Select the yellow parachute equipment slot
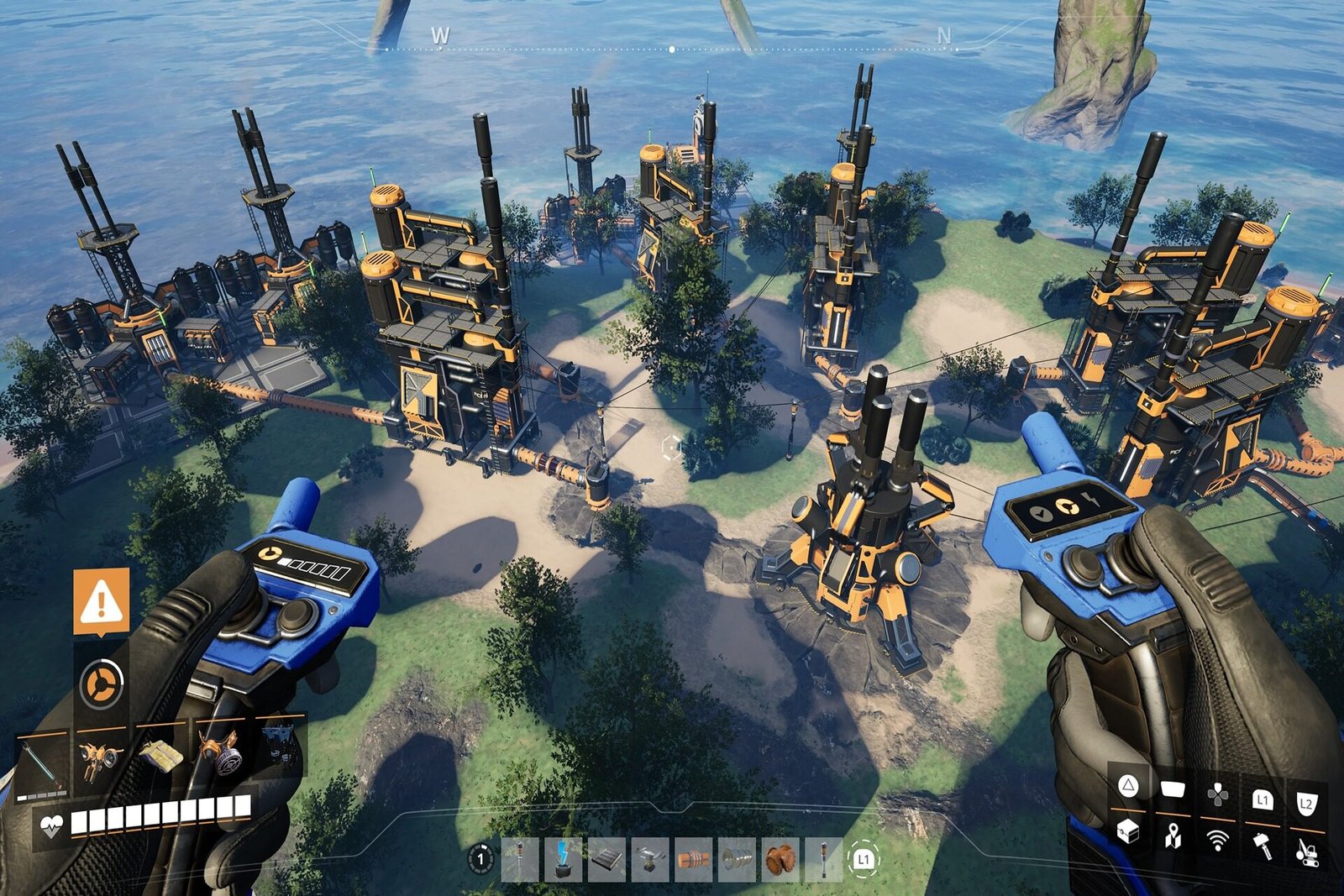1344x896 pixels. tap(160, 756)
